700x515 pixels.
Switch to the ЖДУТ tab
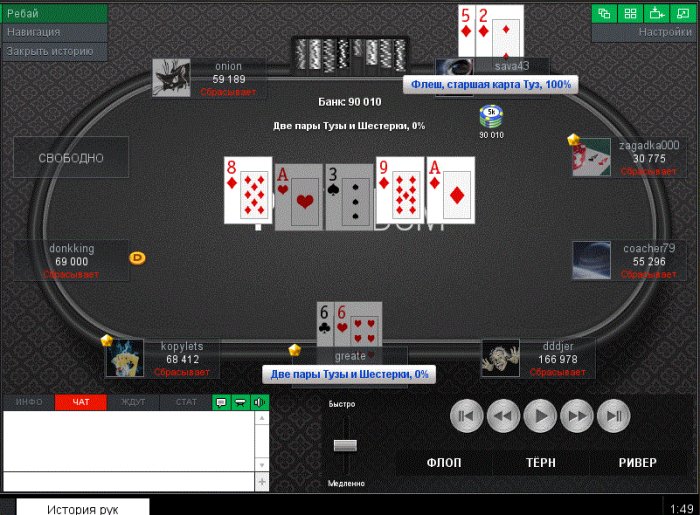click(x=133, y=402)
